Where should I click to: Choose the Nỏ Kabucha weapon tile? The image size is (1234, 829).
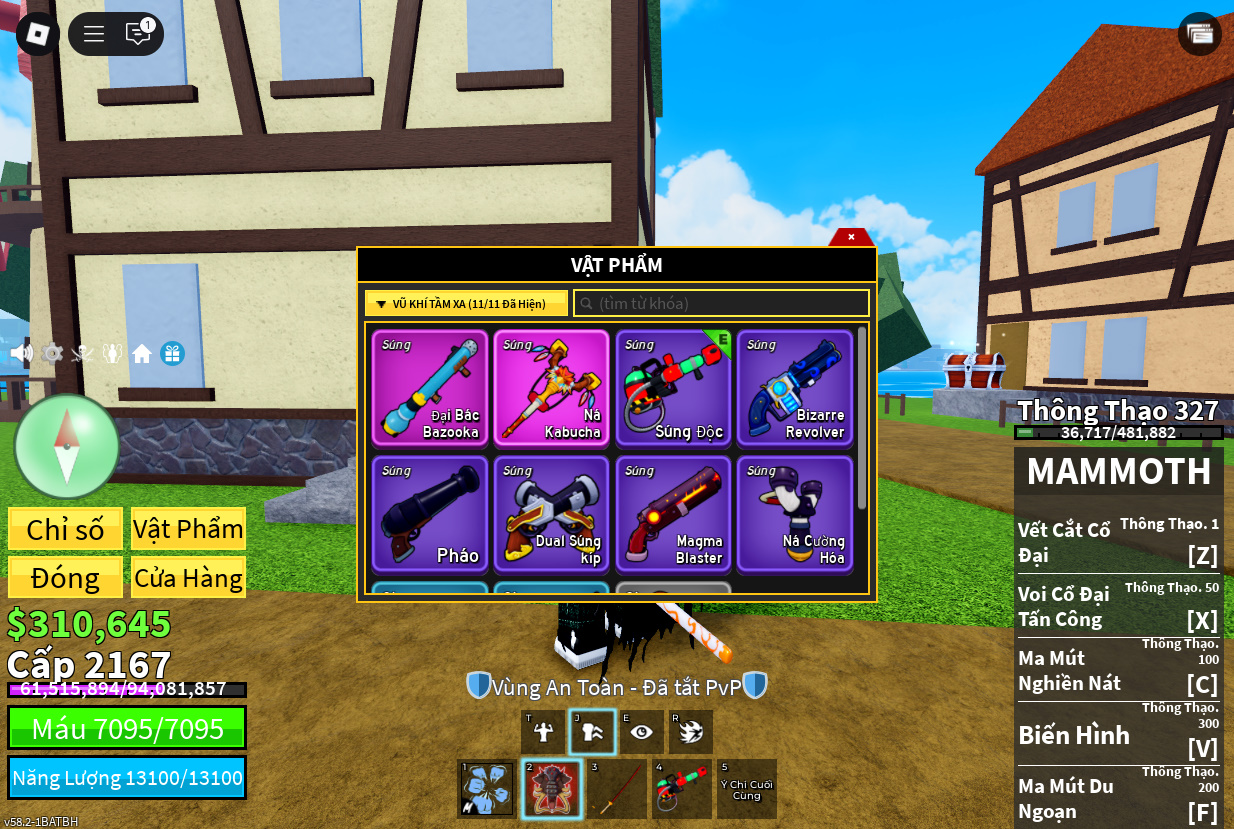coord(551,388)
